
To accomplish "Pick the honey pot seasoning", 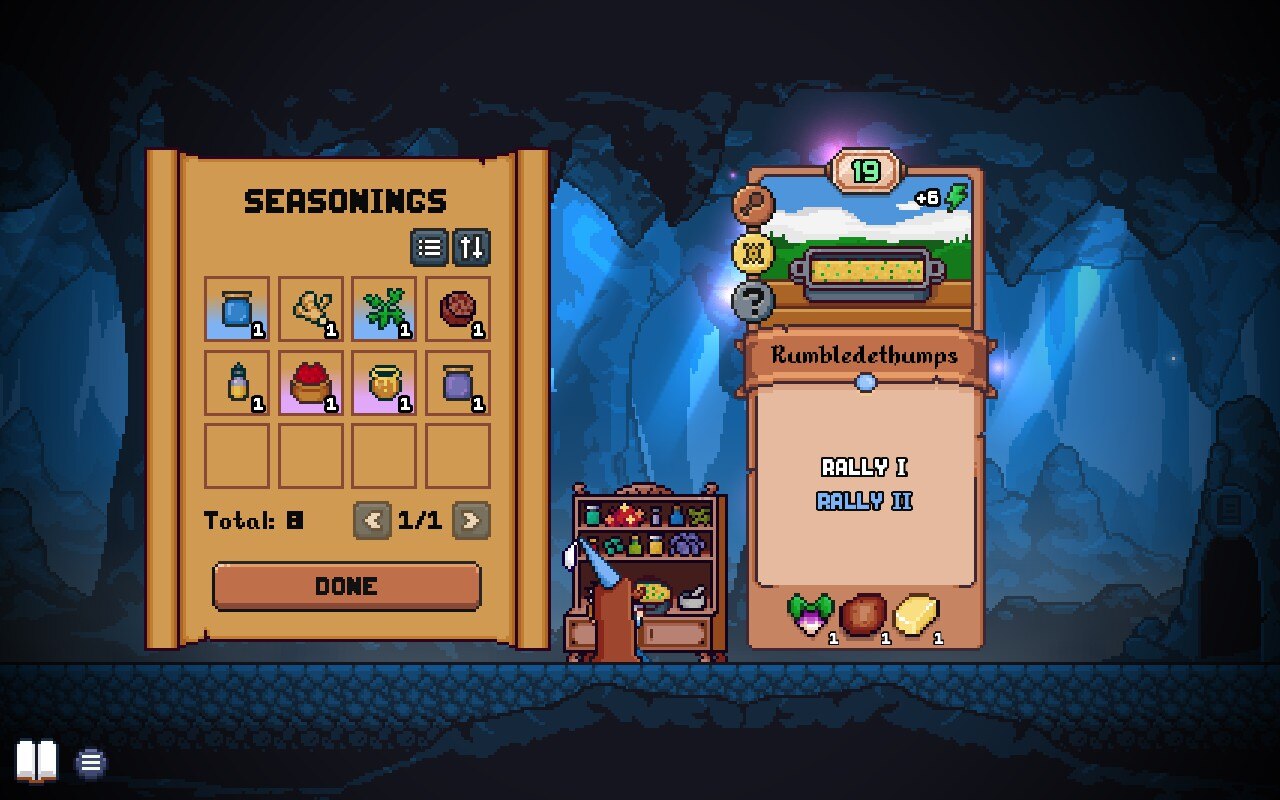I will click(x=384, y=383).
